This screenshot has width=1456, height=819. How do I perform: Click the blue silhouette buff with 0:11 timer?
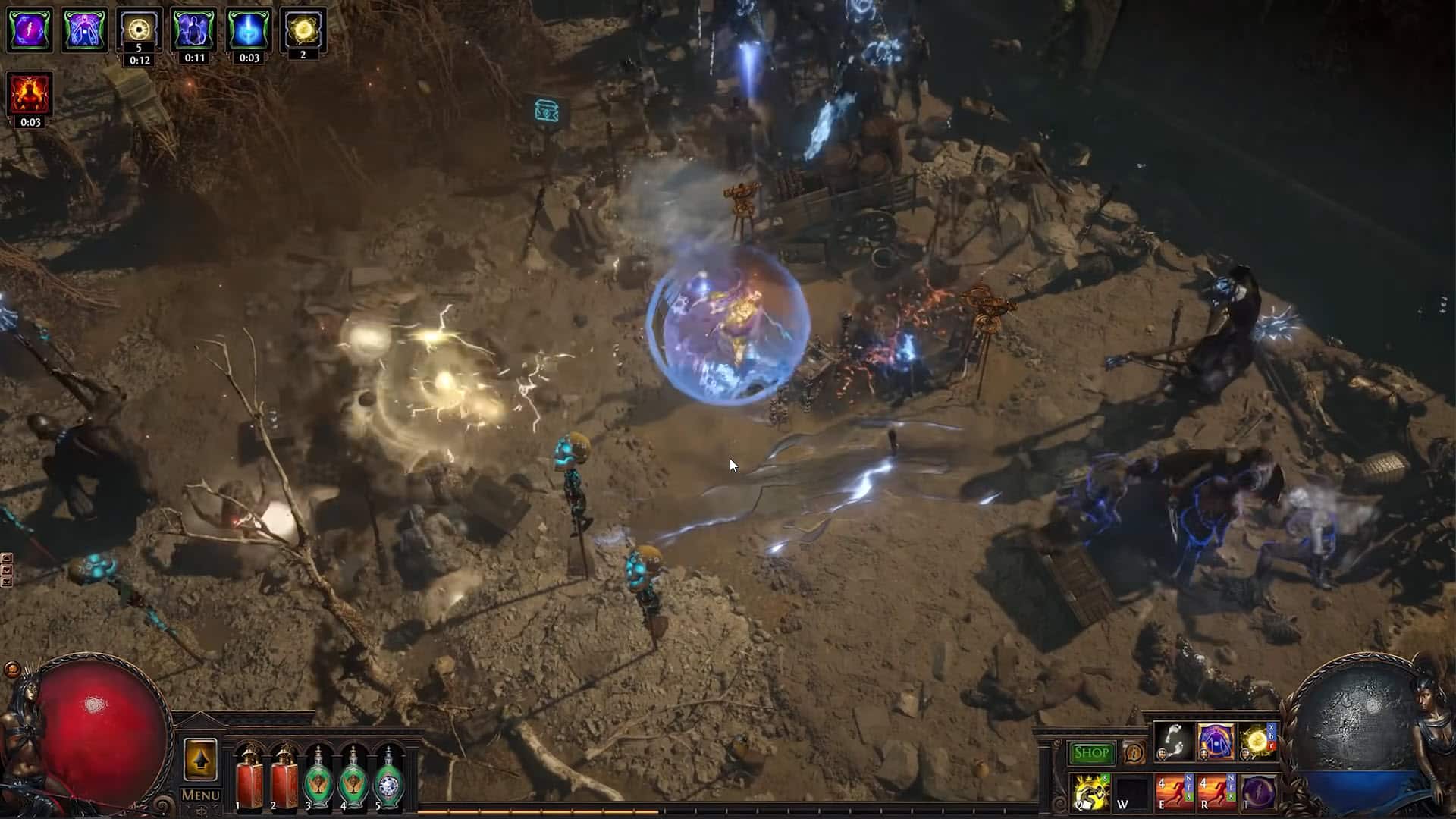click(x=194, y=30)
